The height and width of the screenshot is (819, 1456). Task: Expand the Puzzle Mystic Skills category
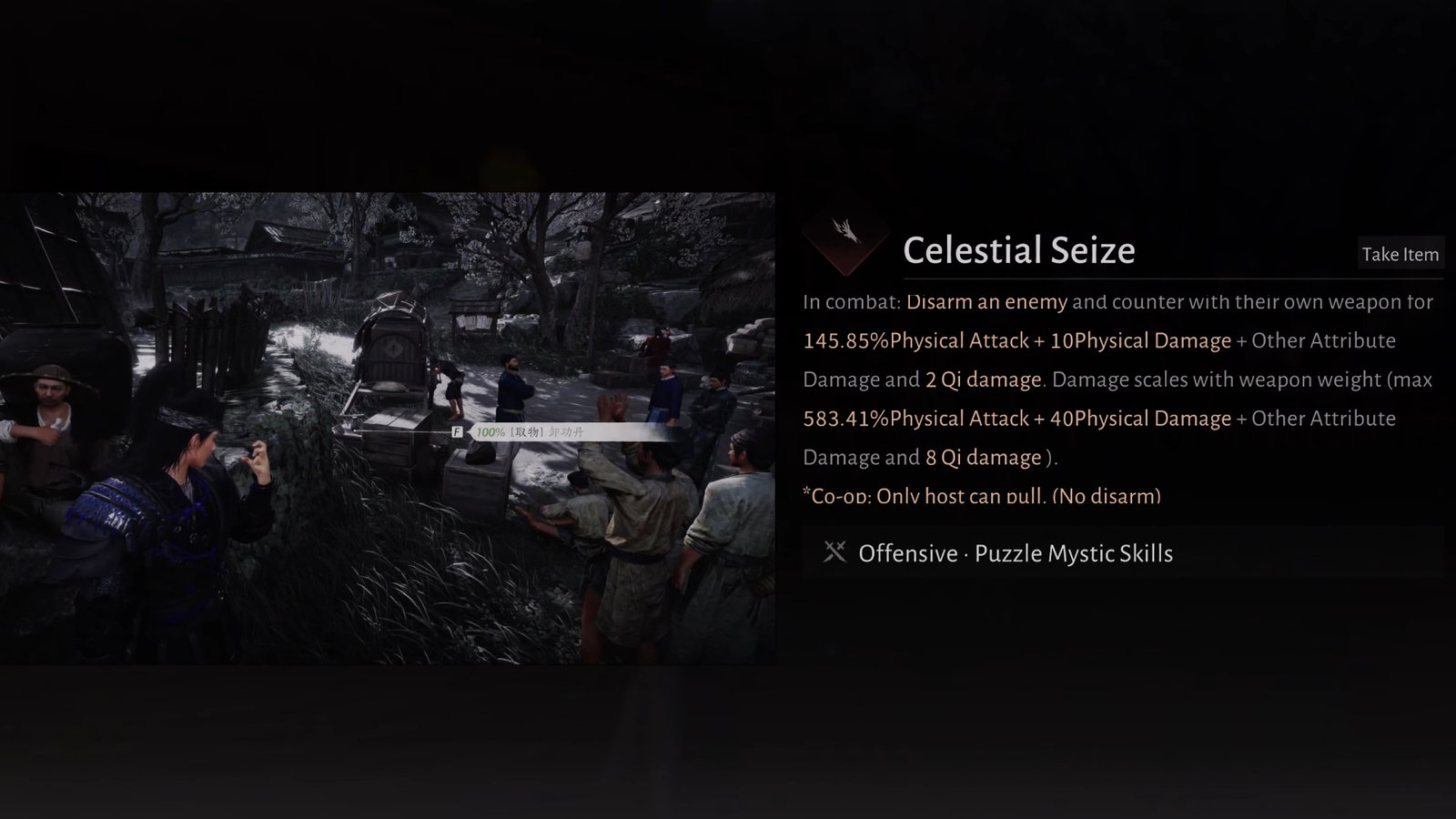(x=1074, y=552)
